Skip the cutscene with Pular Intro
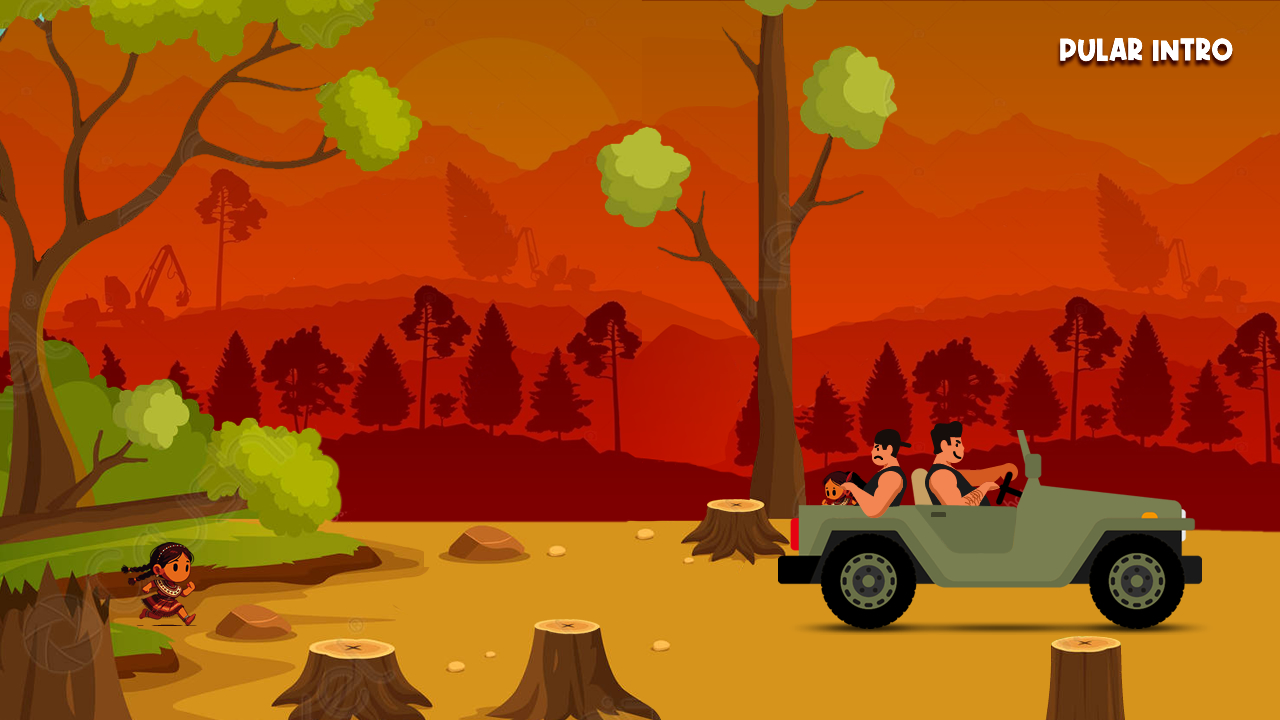 (1145, 51)
